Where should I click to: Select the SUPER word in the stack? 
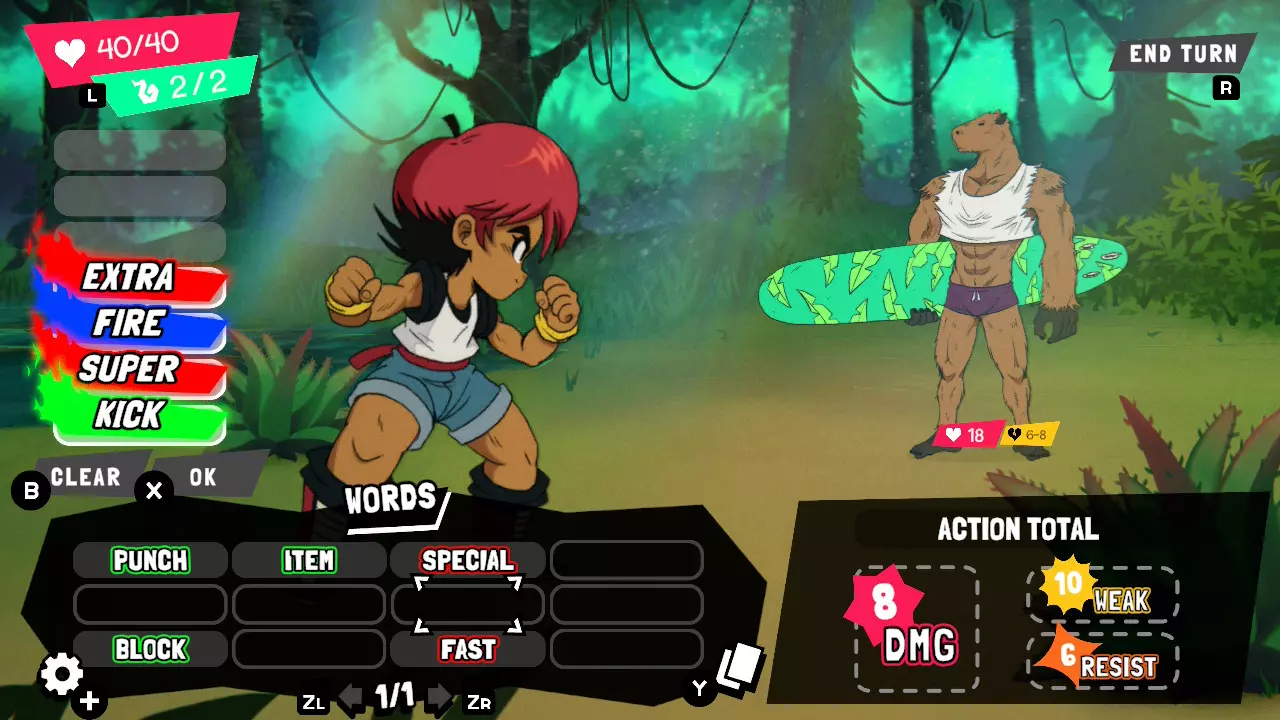coord(130,369)
